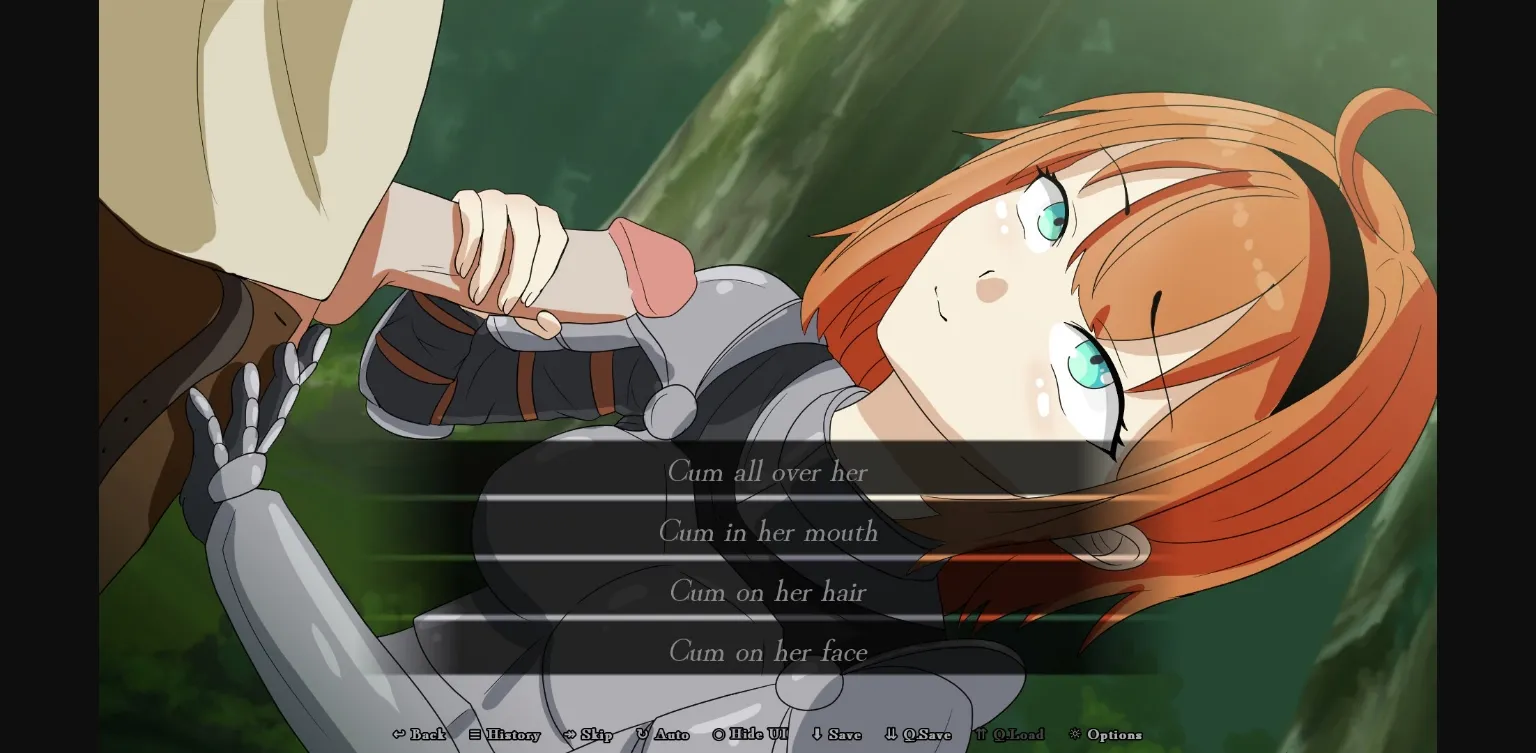Click the Save down-arrow icon
Image resolution: width=1536 pixels, height=753 pixels.
tap(815, 734)
